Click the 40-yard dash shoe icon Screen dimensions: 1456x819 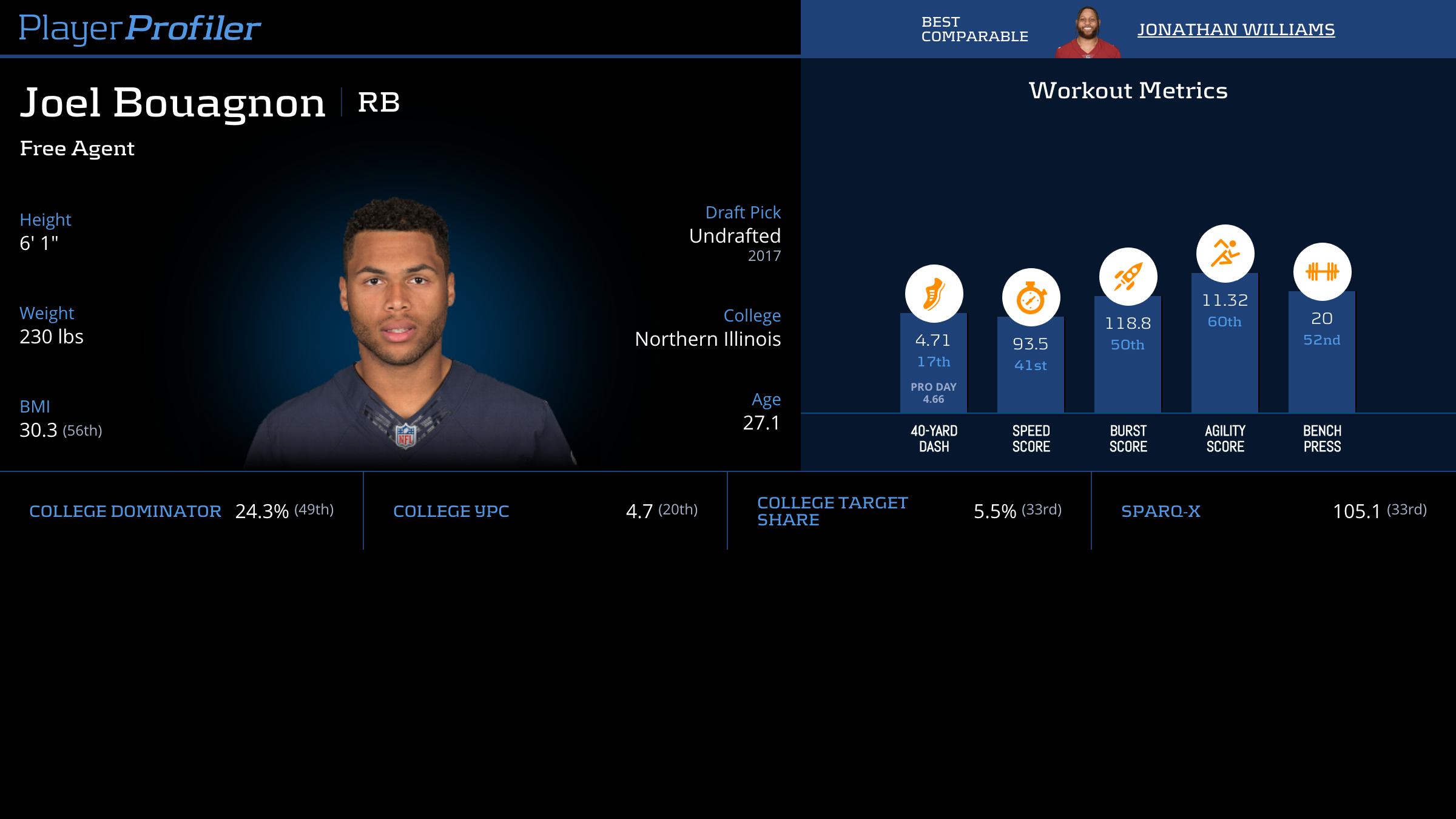934,294
